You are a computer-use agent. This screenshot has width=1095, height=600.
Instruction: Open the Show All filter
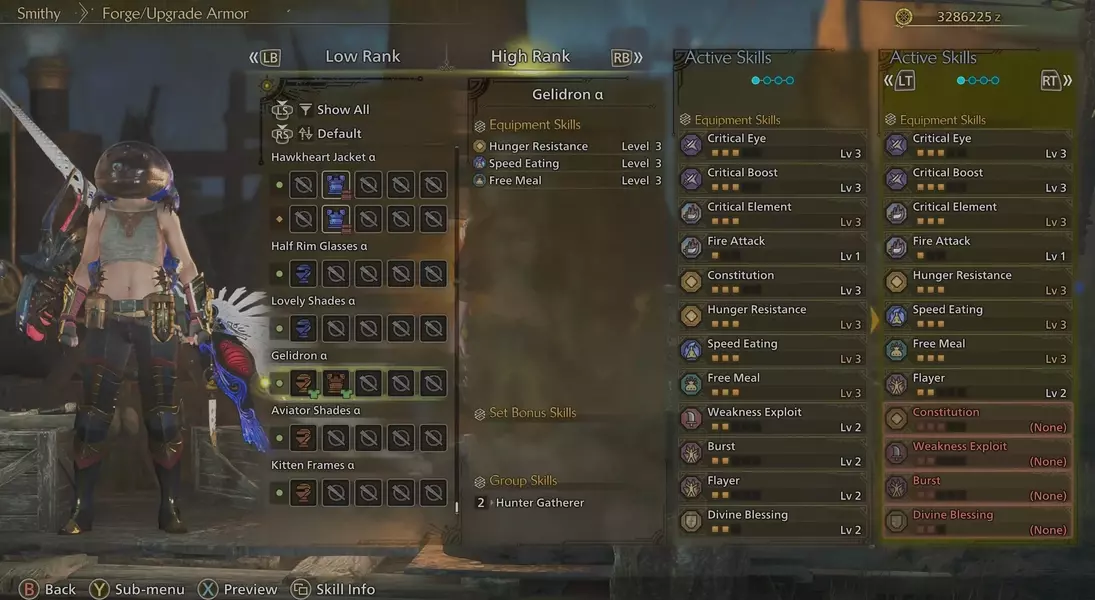pos(342,110)
